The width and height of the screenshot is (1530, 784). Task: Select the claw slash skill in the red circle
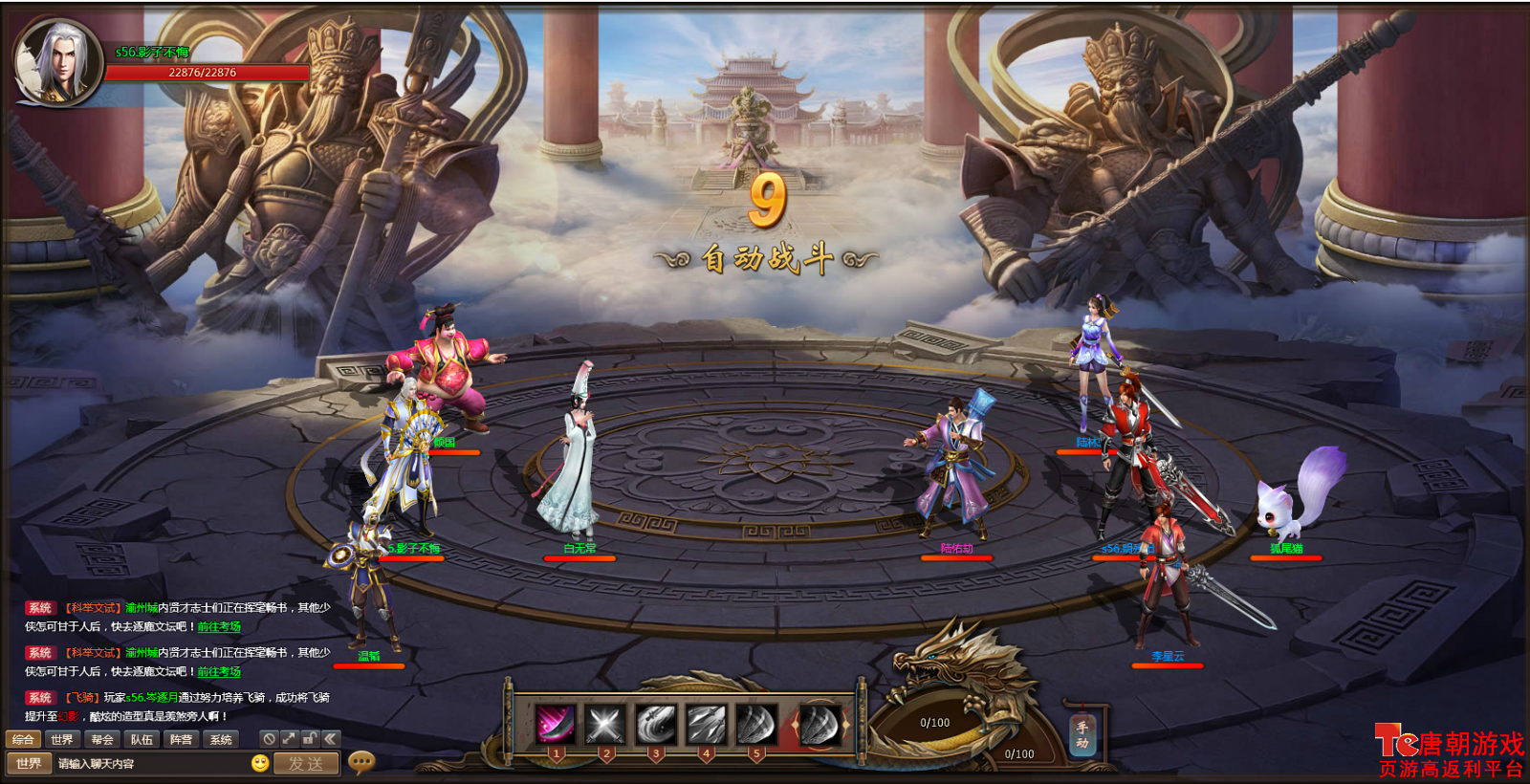pos(820,725)
